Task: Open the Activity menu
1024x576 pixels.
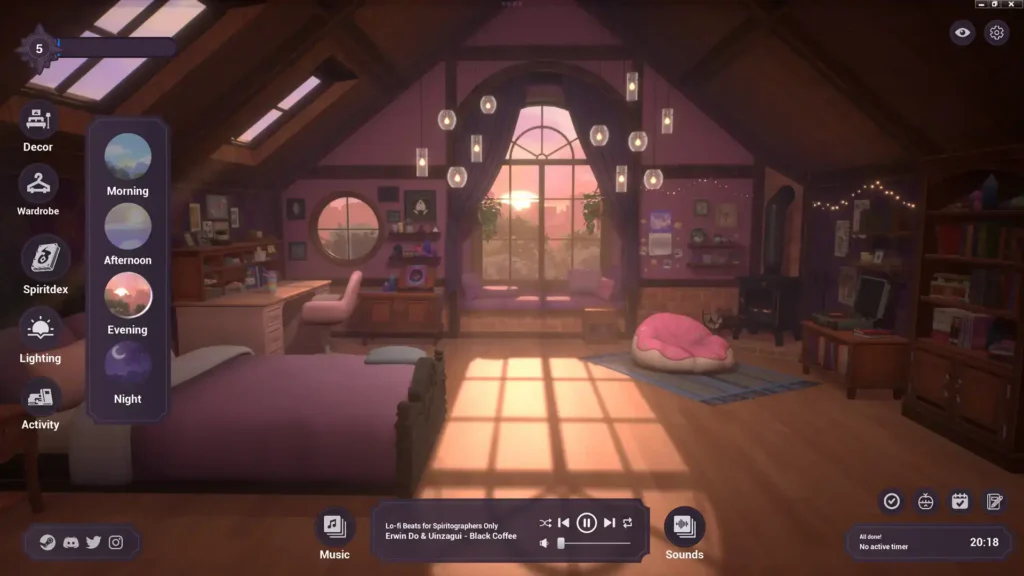Action: pos(40,398)
